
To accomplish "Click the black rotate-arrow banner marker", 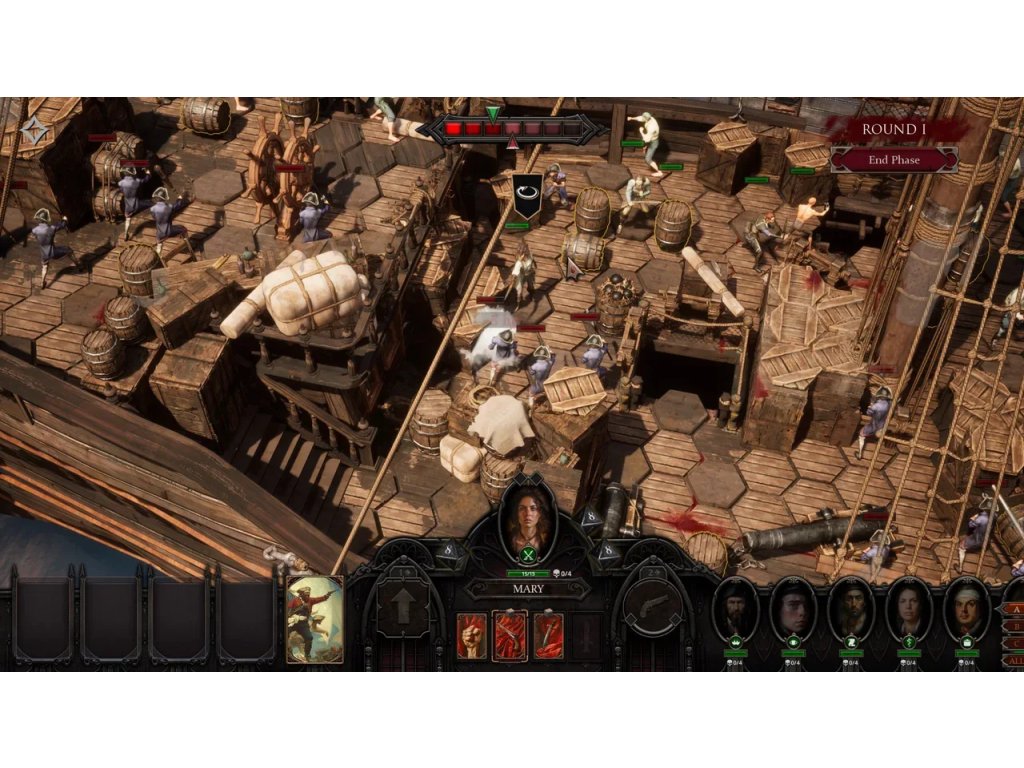I will tap(527, 192).
